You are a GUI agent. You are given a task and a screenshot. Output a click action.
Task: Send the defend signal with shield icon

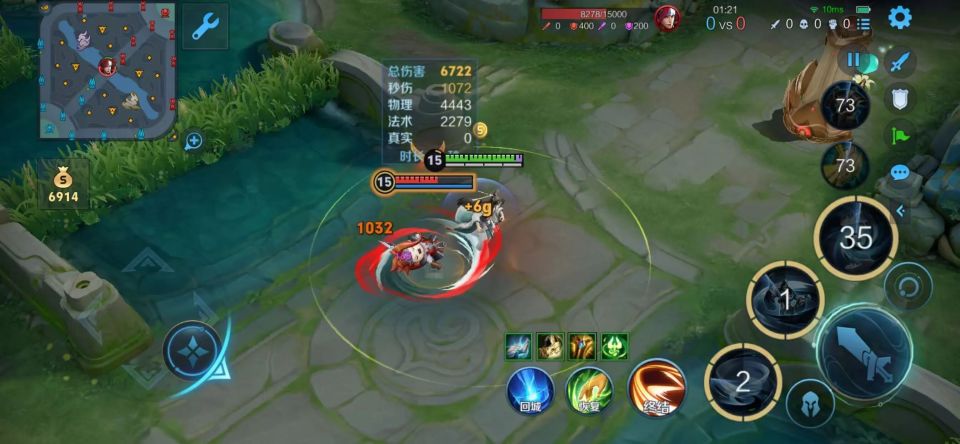click(901, 97)
